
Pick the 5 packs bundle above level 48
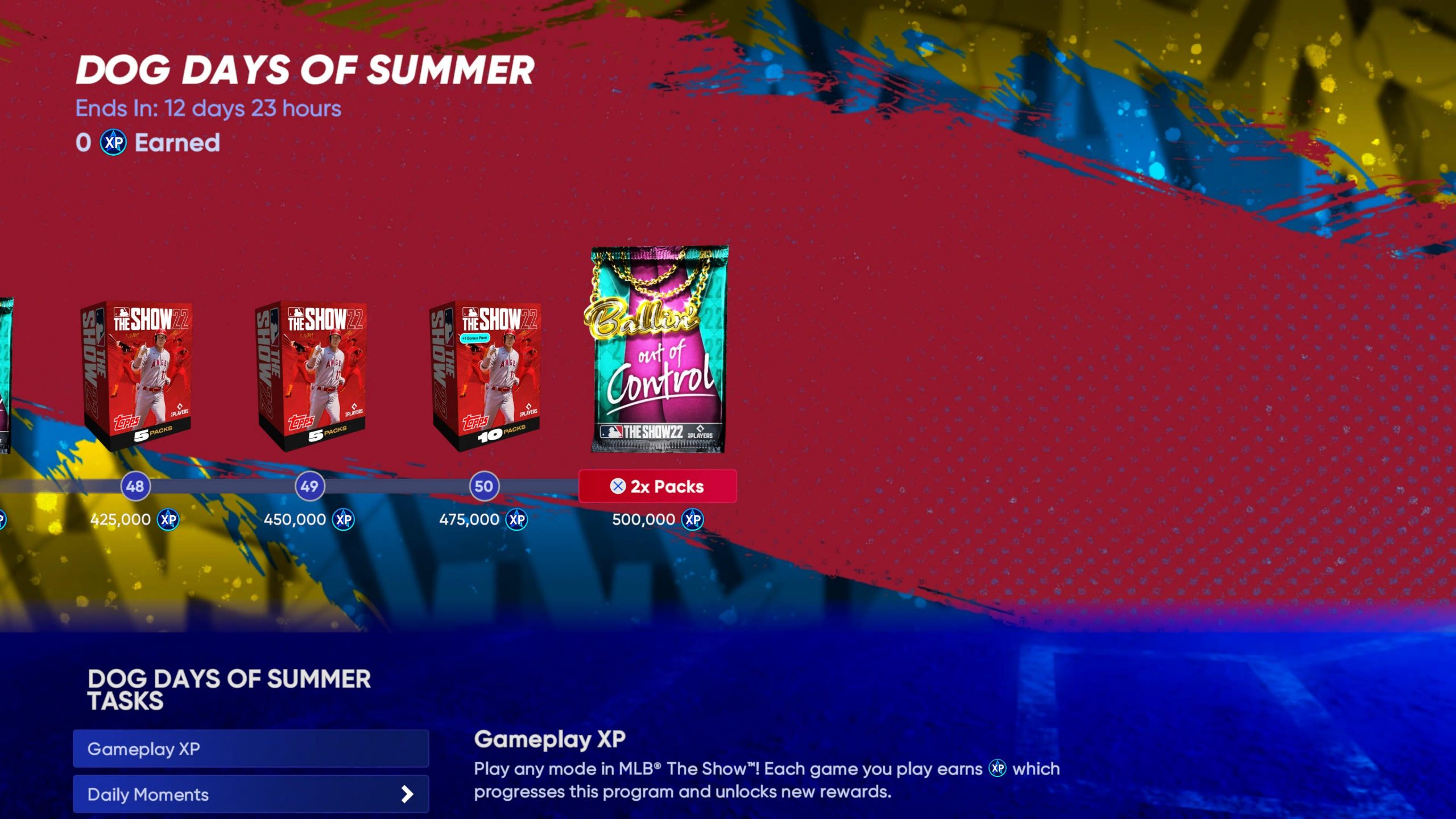tap(136, 375)
